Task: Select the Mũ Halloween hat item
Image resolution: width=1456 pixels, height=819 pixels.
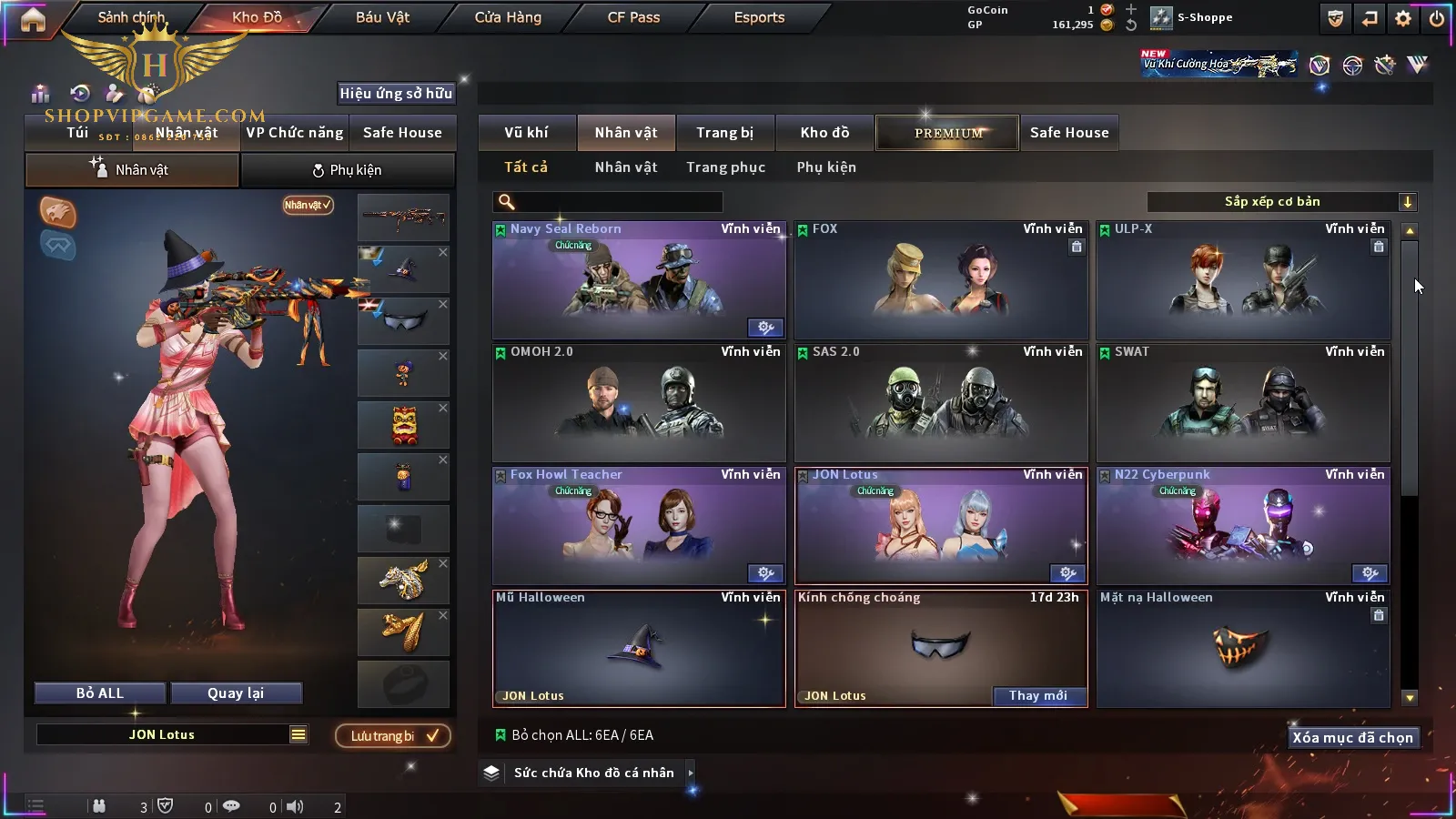Action: (x=638, y=649)
